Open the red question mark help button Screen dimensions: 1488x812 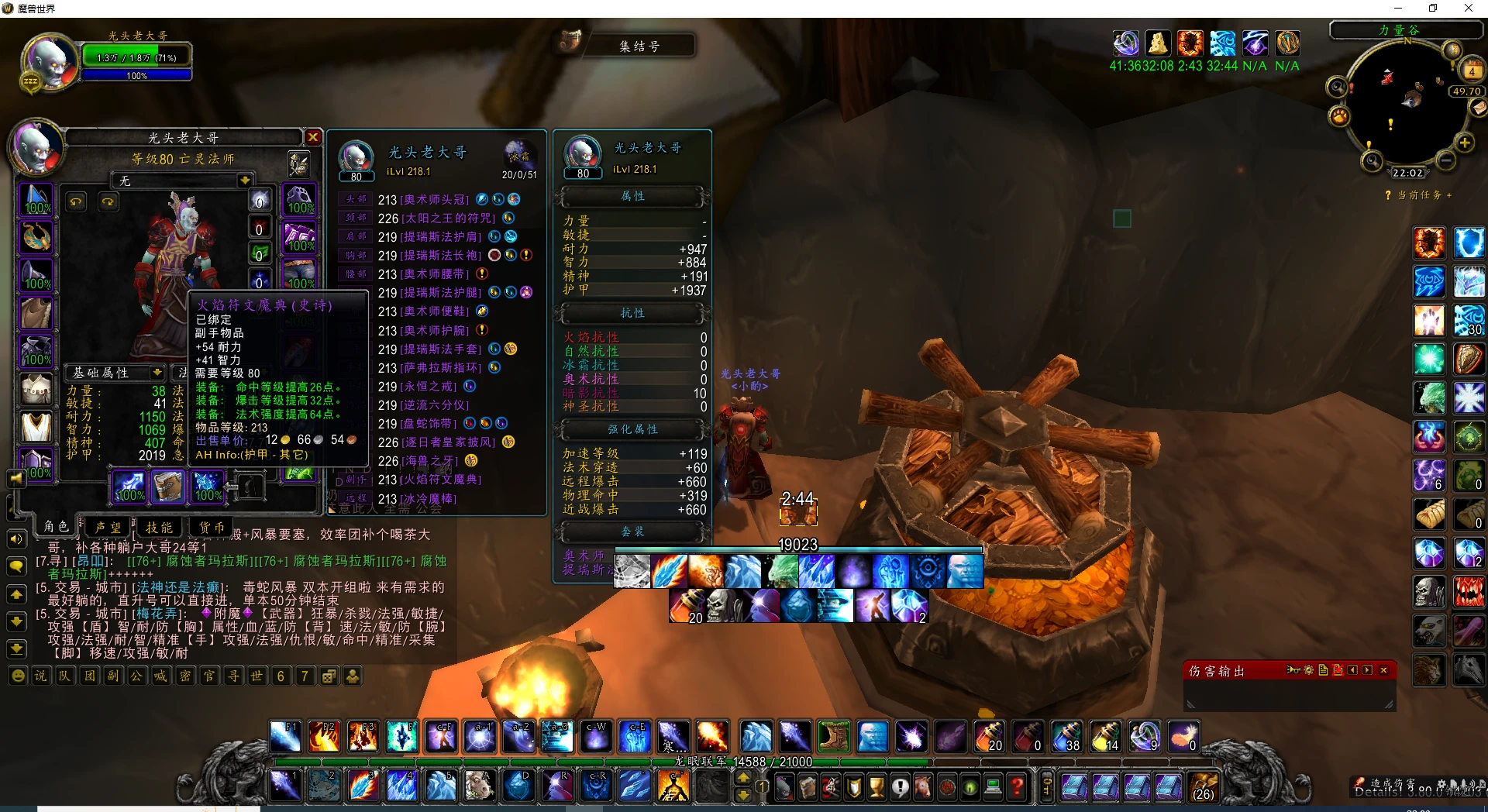point(1017,788)
